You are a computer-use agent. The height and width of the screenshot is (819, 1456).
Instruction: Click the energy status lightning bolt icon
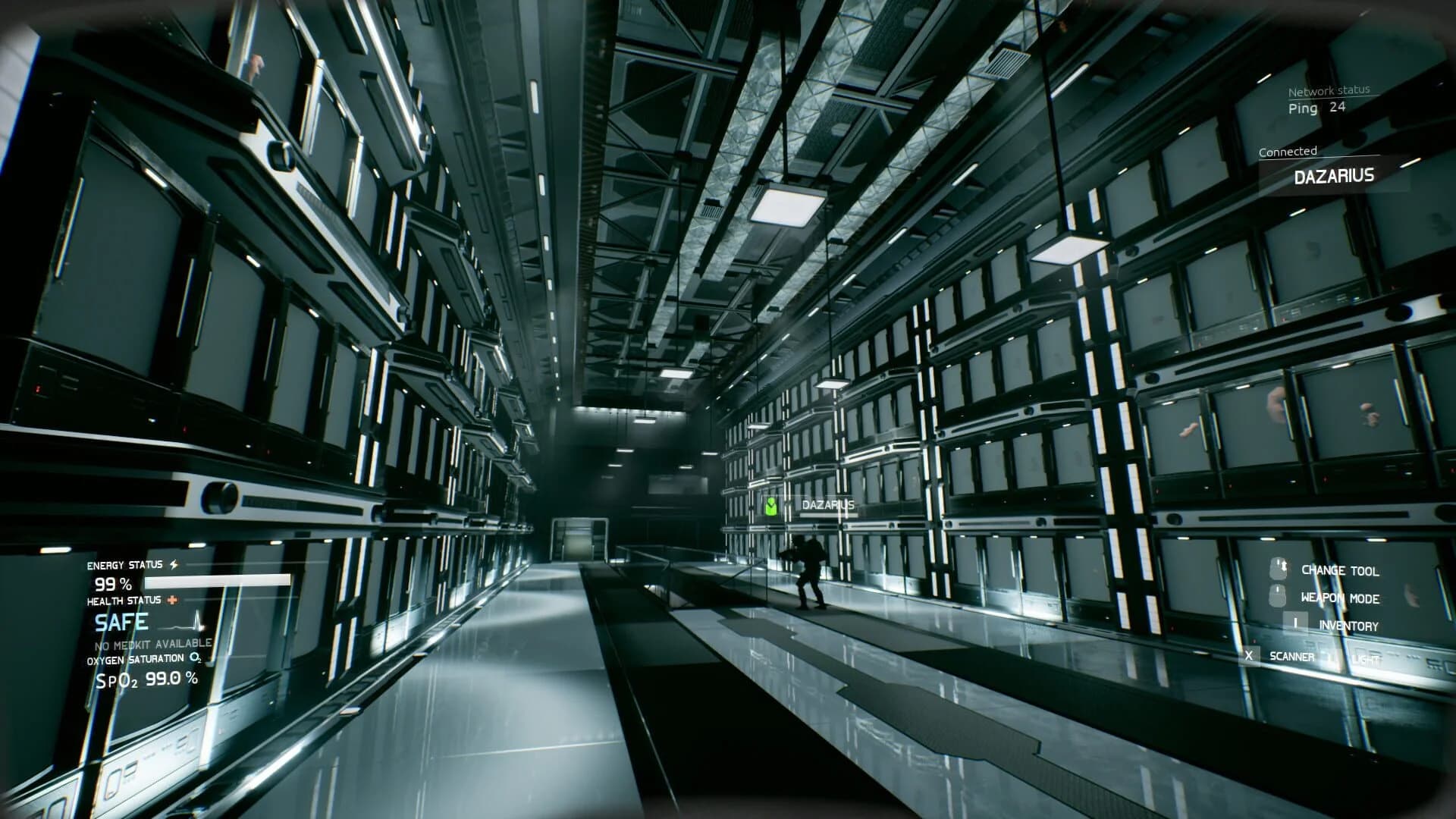pos(173,565)
